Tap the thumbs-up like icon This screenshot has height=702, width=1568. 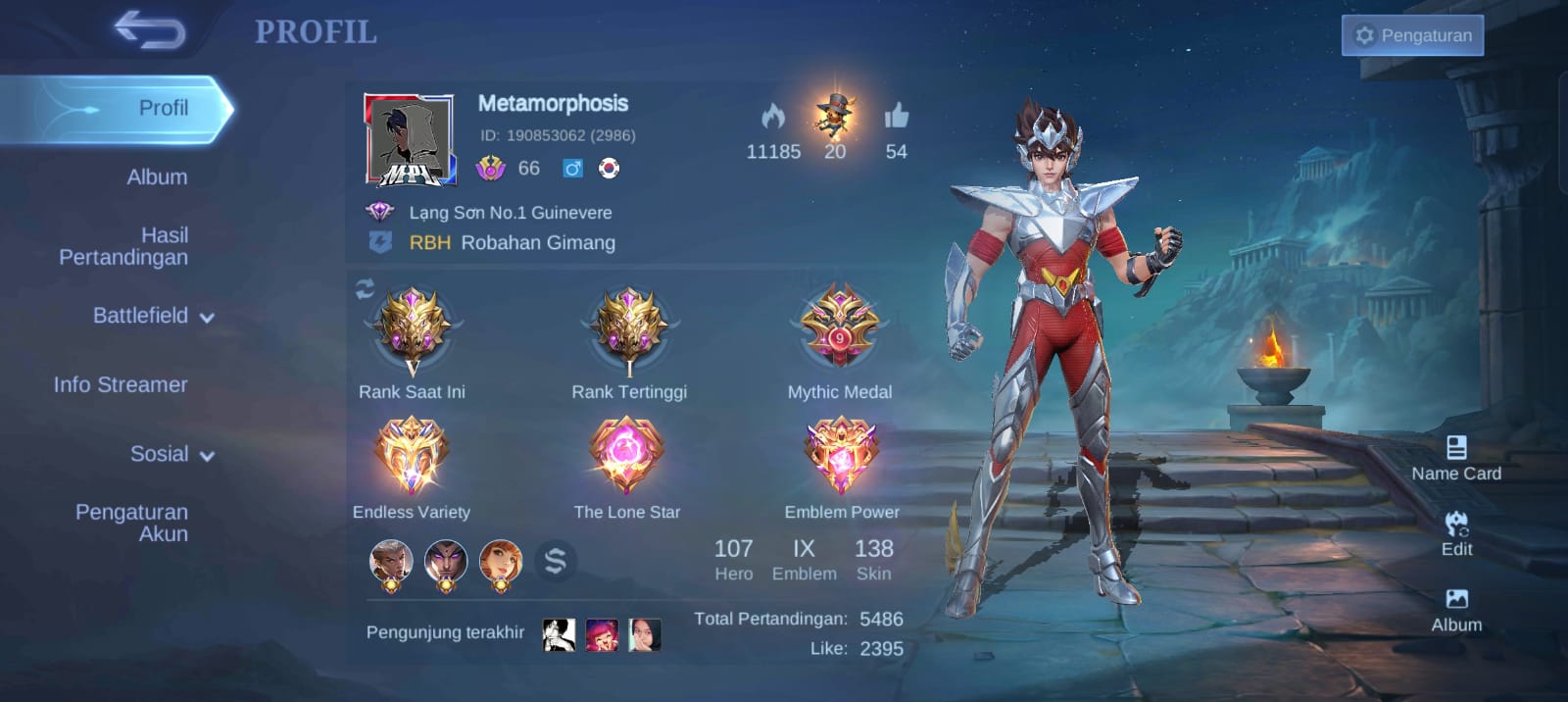(896, 117)
